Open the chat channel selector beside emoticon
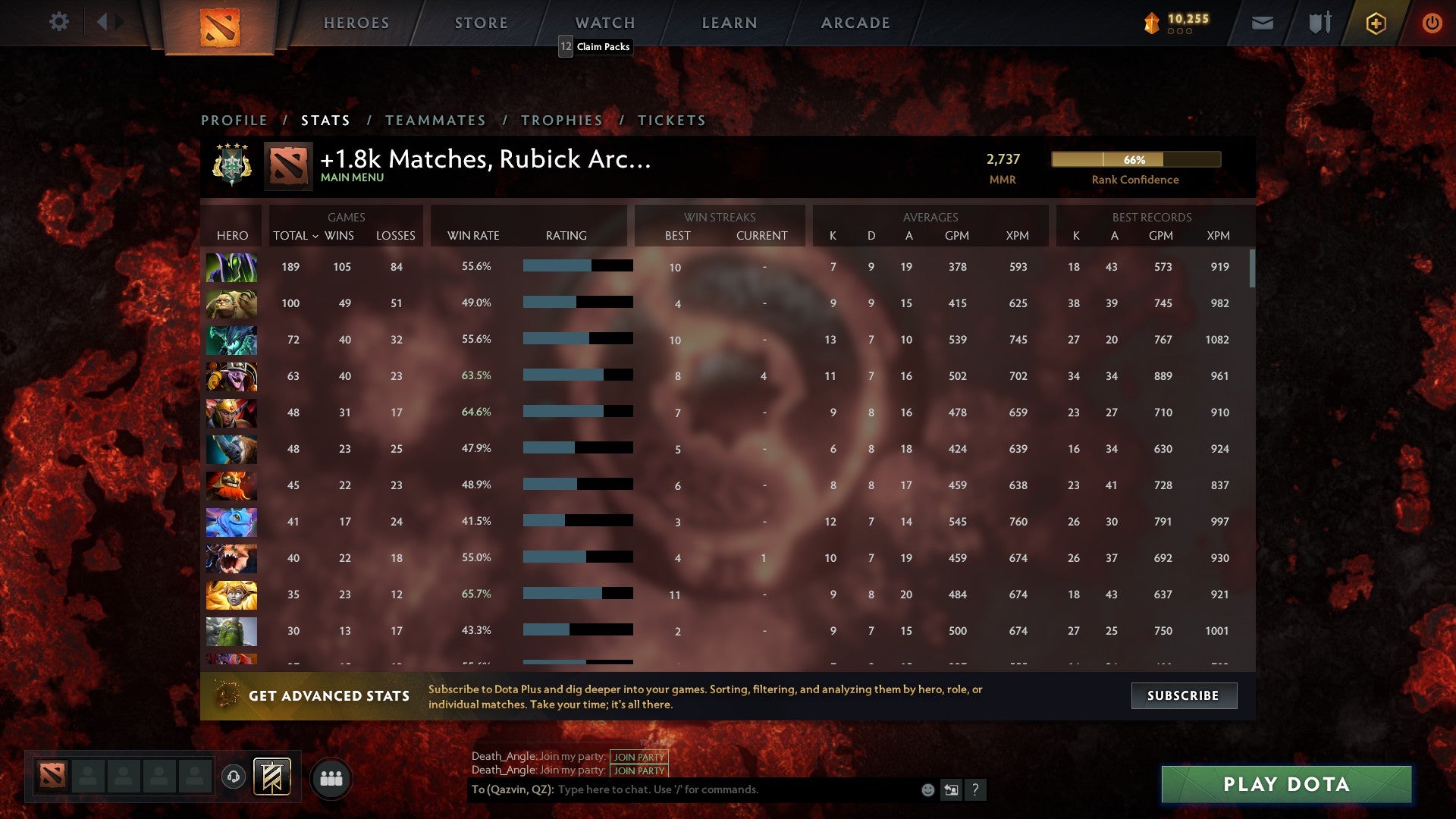Viewport: 1456px width, 819px height. point(951,789)
